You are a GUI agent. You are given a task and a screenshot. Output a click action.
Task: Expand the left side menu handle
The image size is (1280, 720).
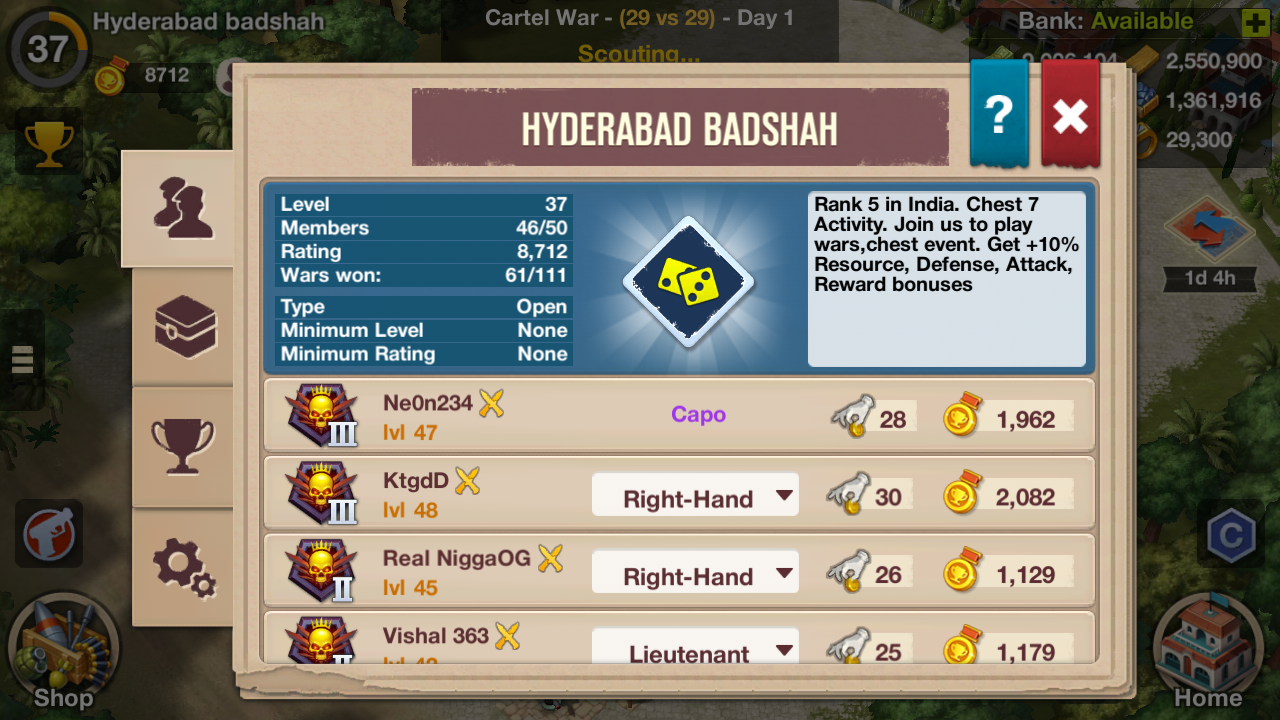click(22, 359)
